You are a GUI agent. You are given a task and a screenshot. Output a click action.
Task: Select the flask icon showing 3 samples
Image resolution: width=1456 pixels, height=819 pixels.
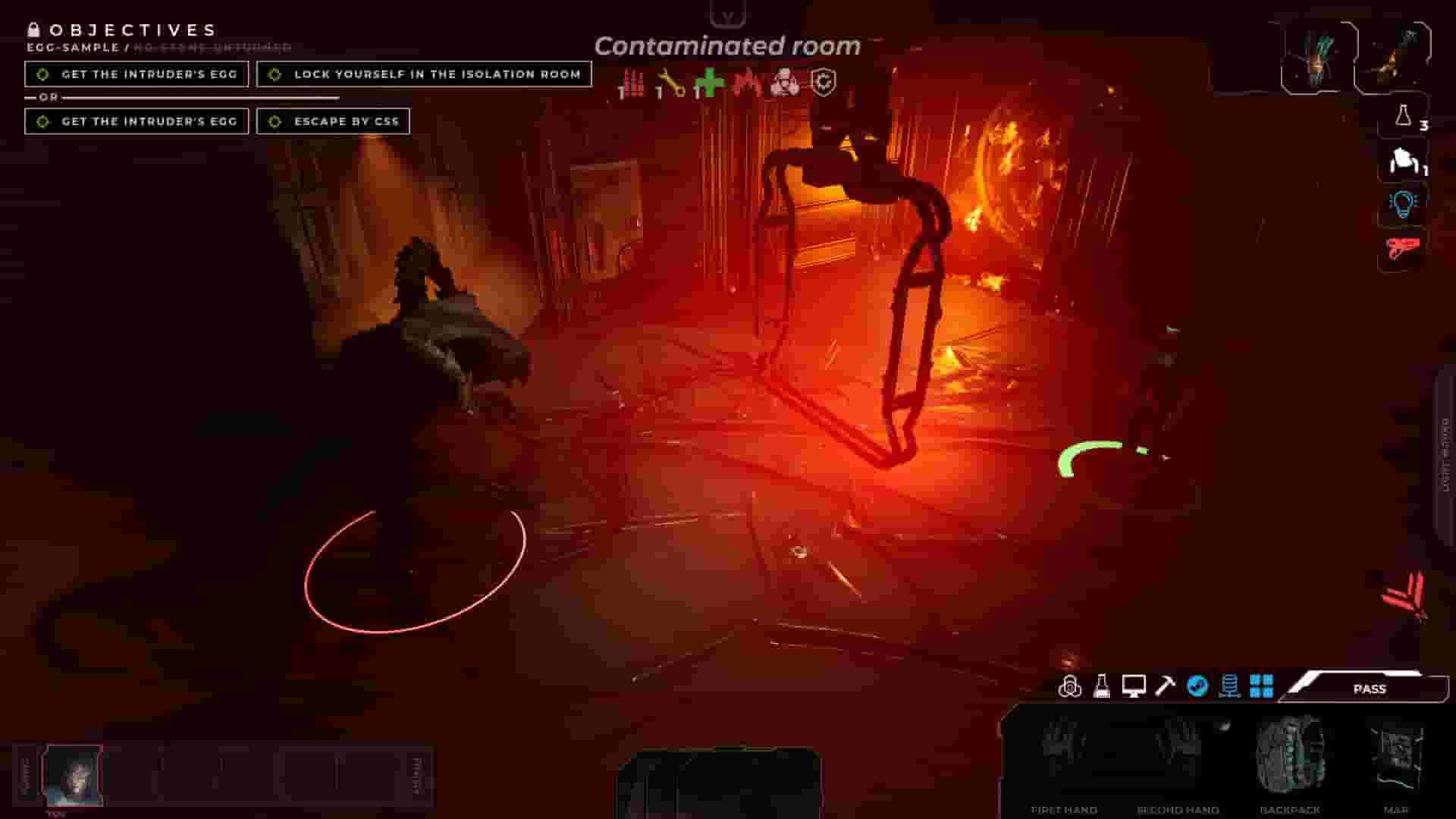[1403, 121]
